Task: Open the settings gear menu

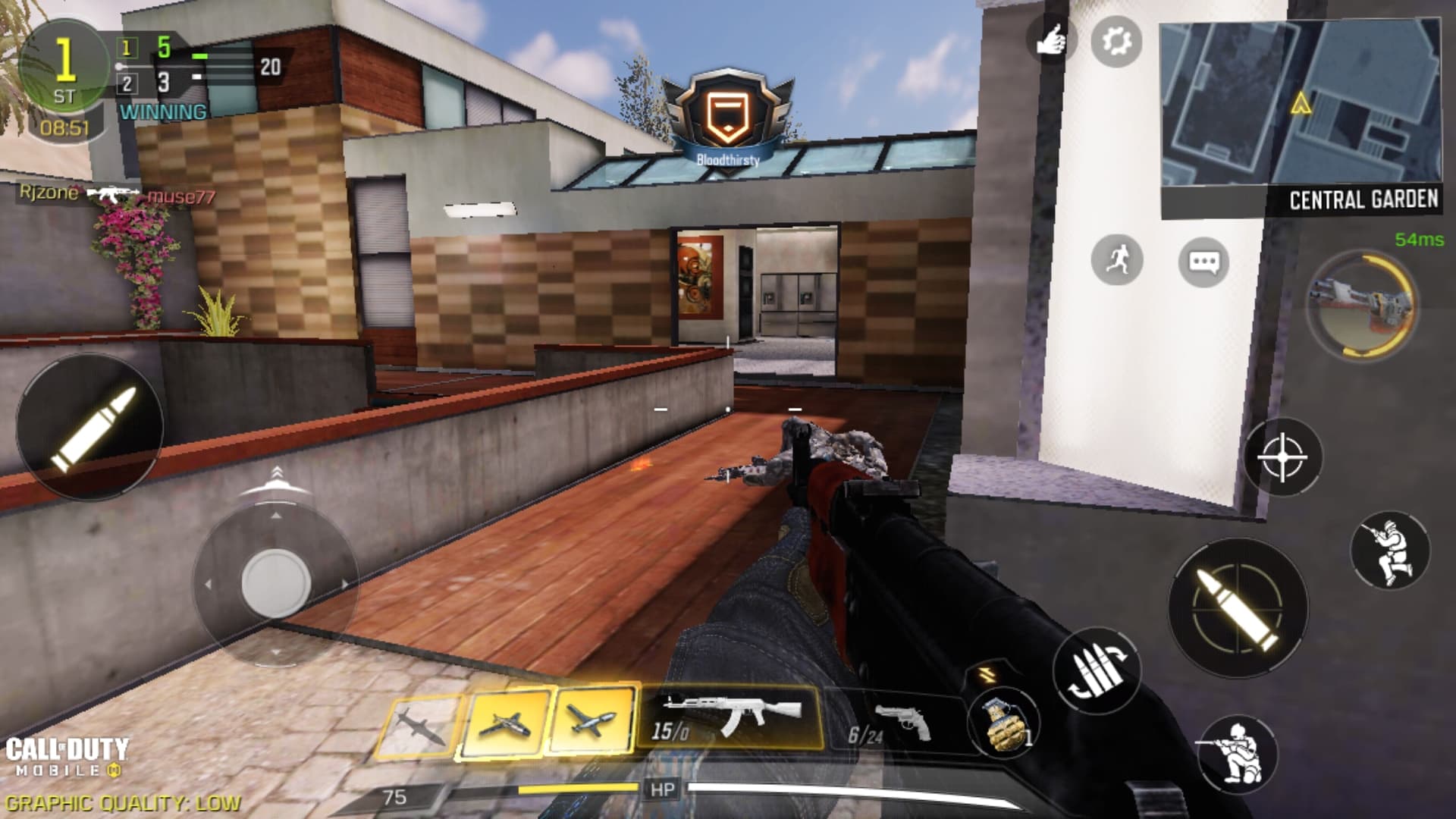Action: (x=1116, y=41)
